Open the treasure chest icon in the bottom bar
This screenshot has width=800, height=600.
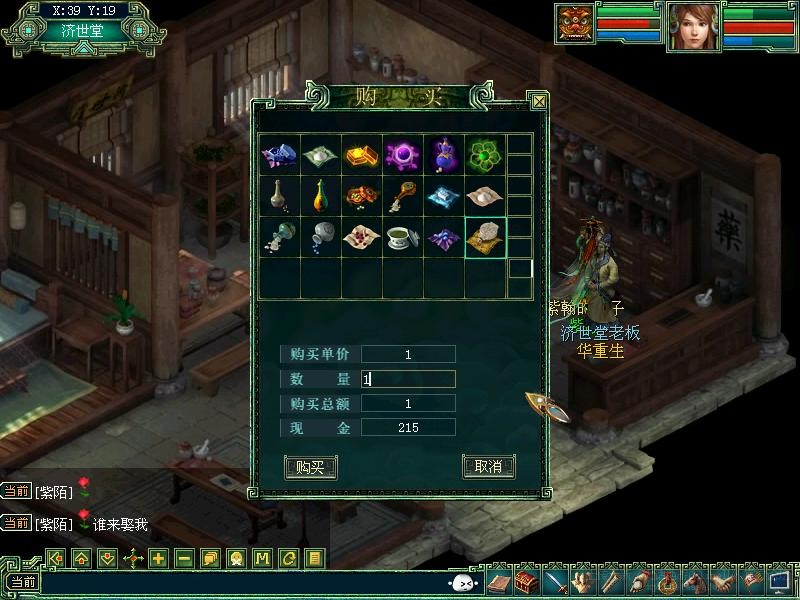click(528, 581)
